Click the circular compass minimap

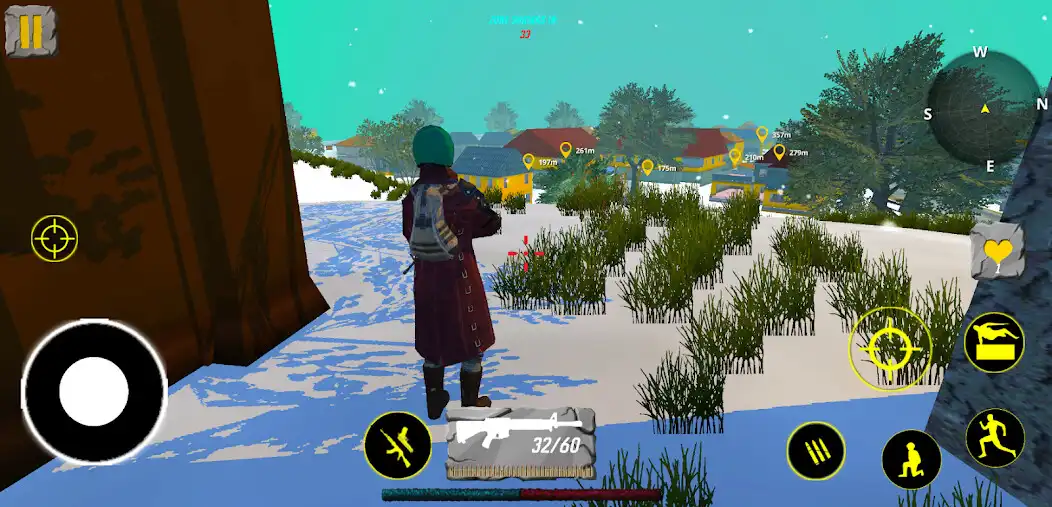click(x=984, y=108)
